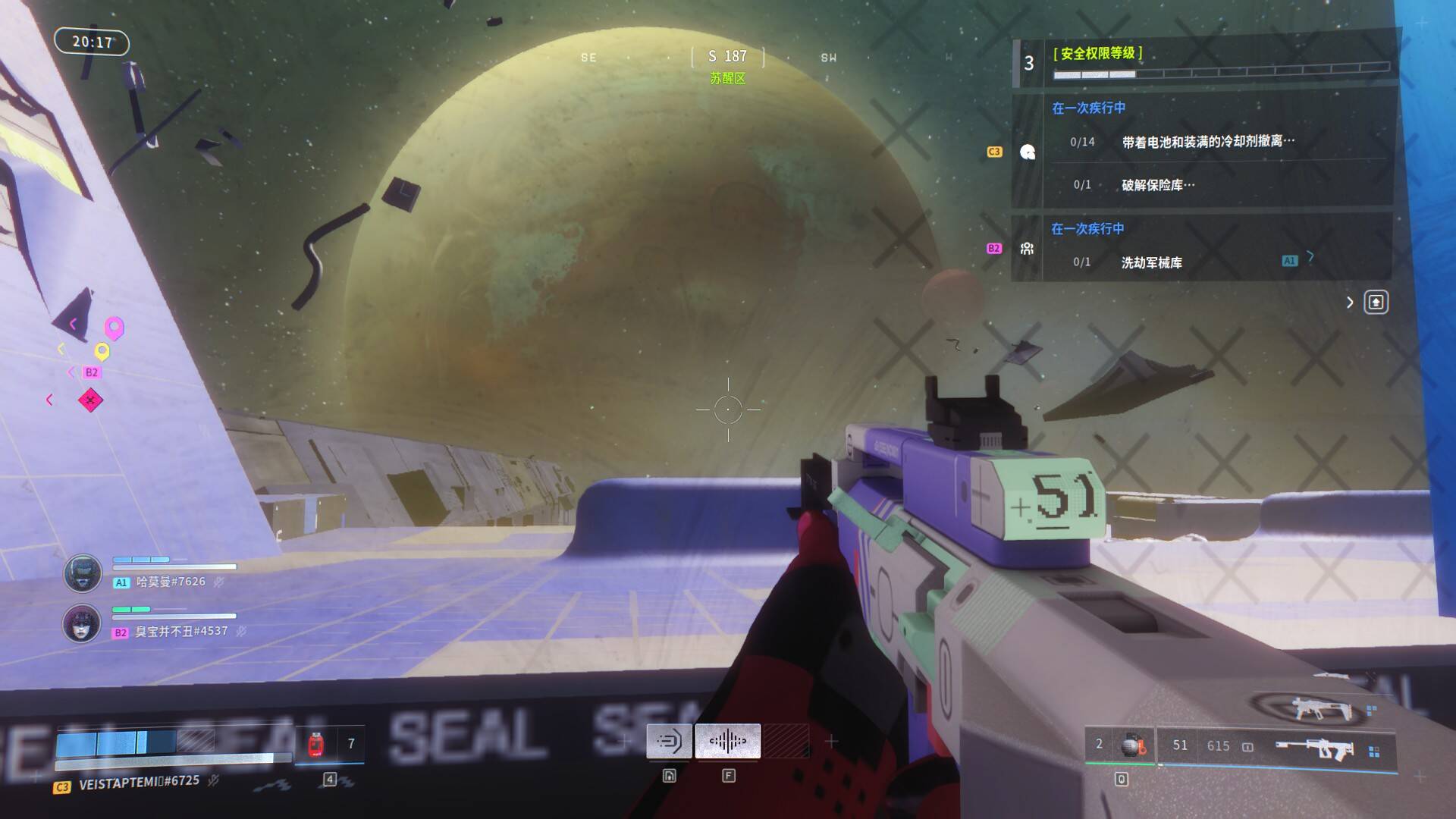The width and height of the screenshot is (1456, 819).
Task: Activate the sound wave ability icon
Action: [727, 741]
